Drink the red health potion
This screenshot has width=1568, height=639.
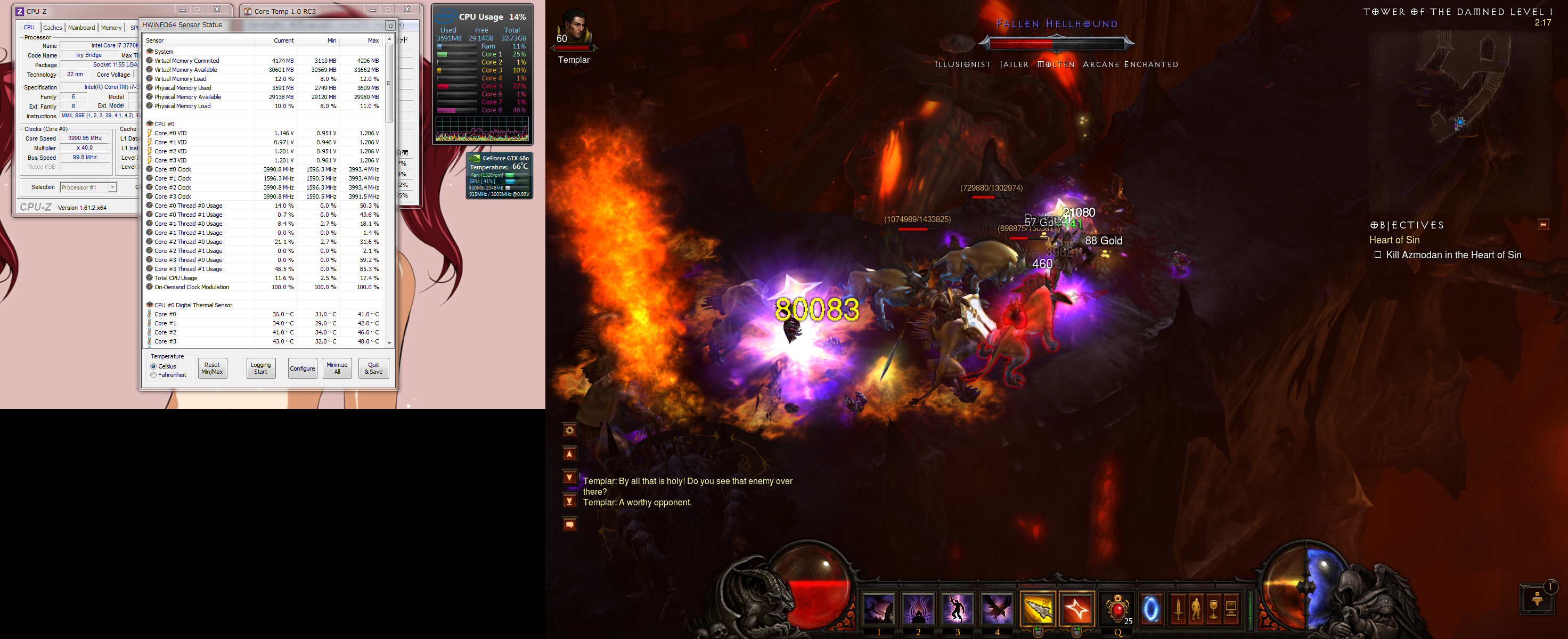point(1117,609)
